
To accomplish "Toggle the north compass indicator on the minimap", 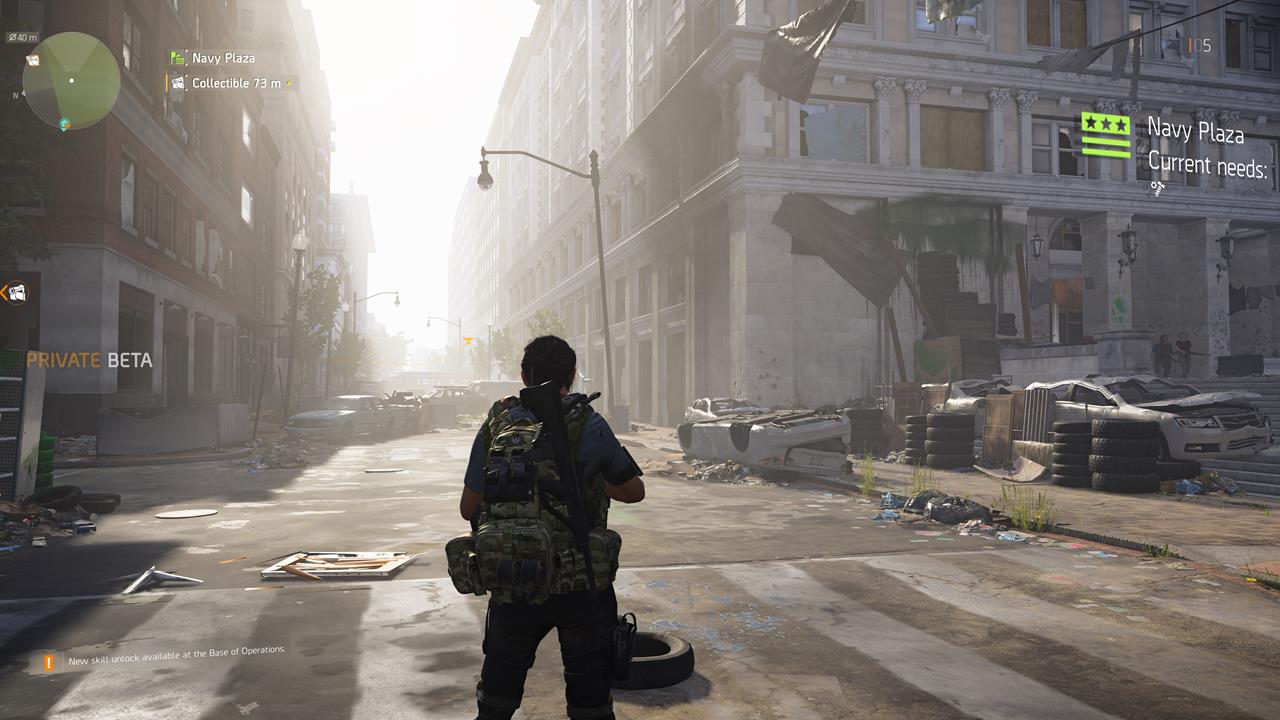I will click(17, 95).
